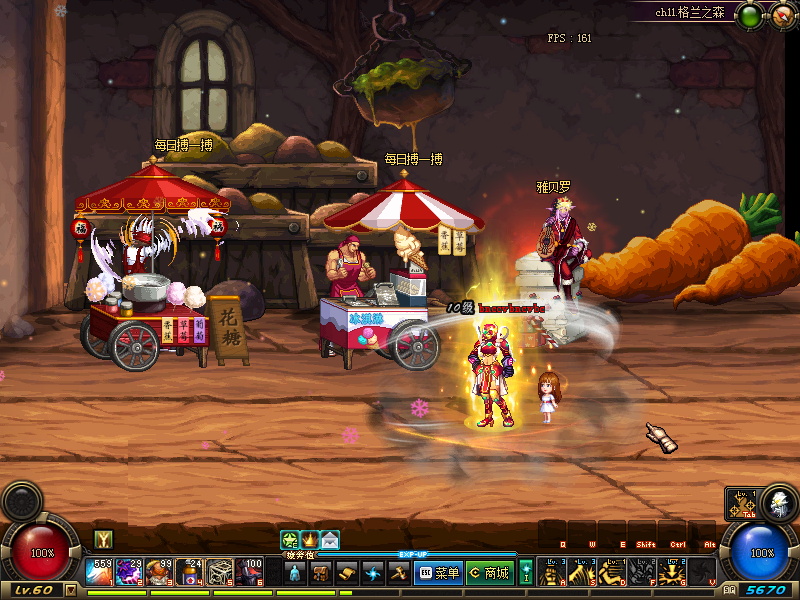Open the compass map icon
The image size is (800, 600).
(x=780, y=14)
